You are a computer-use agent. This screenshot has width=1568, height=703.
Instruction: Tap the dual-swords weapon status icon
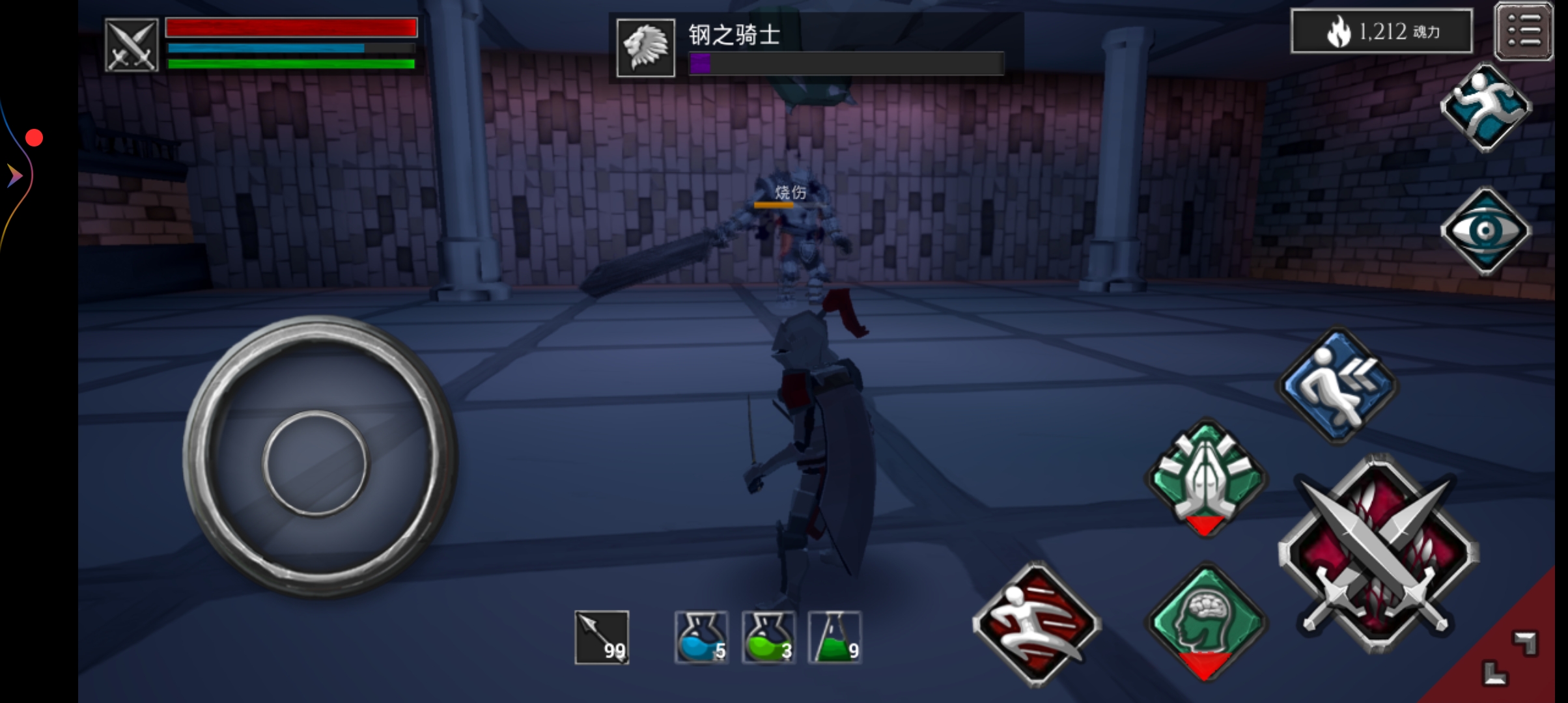coord(131,46)
